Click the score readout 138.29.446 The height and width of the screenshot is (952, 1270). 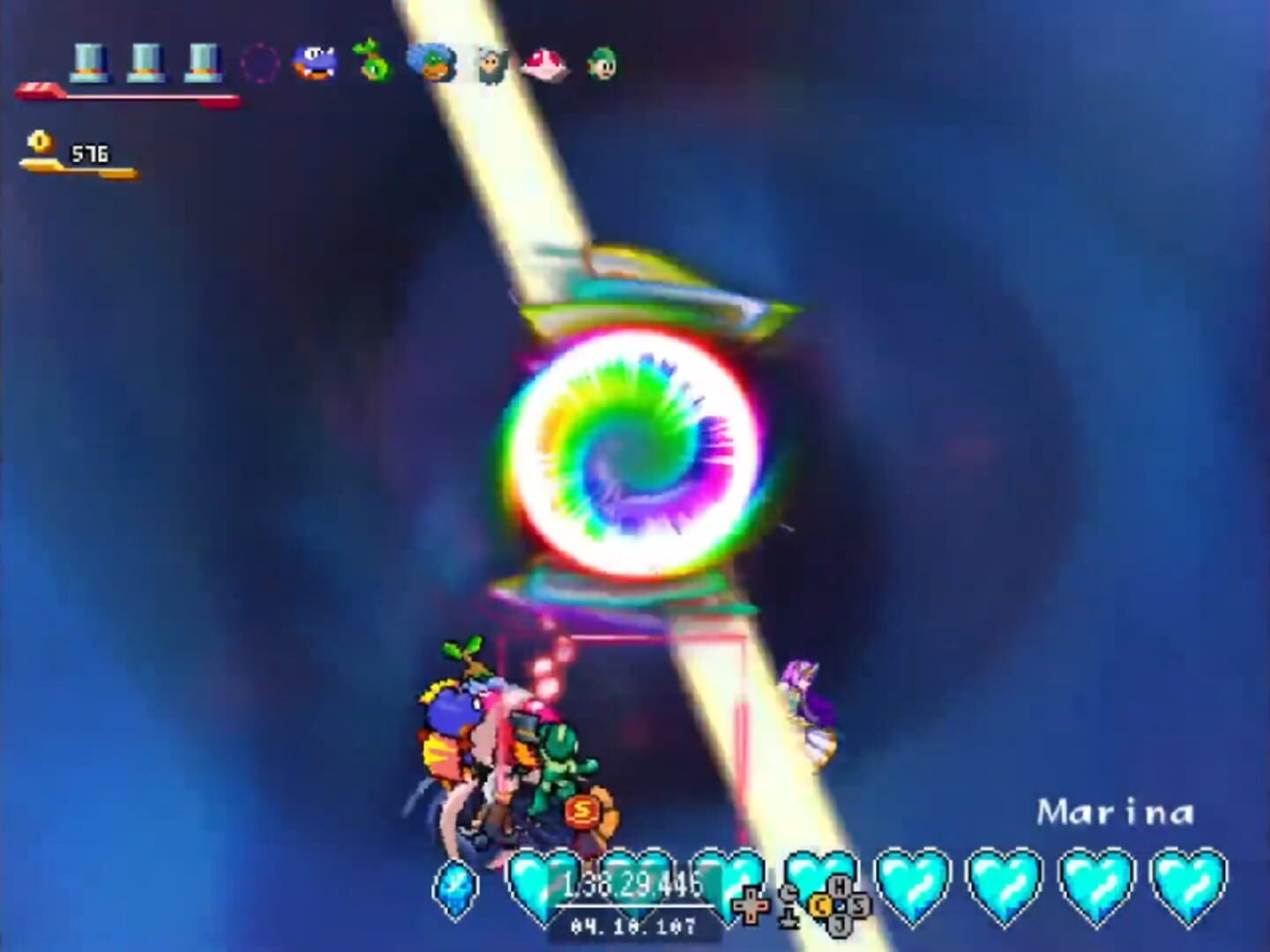pyautogui.click(x=631, y=883)
